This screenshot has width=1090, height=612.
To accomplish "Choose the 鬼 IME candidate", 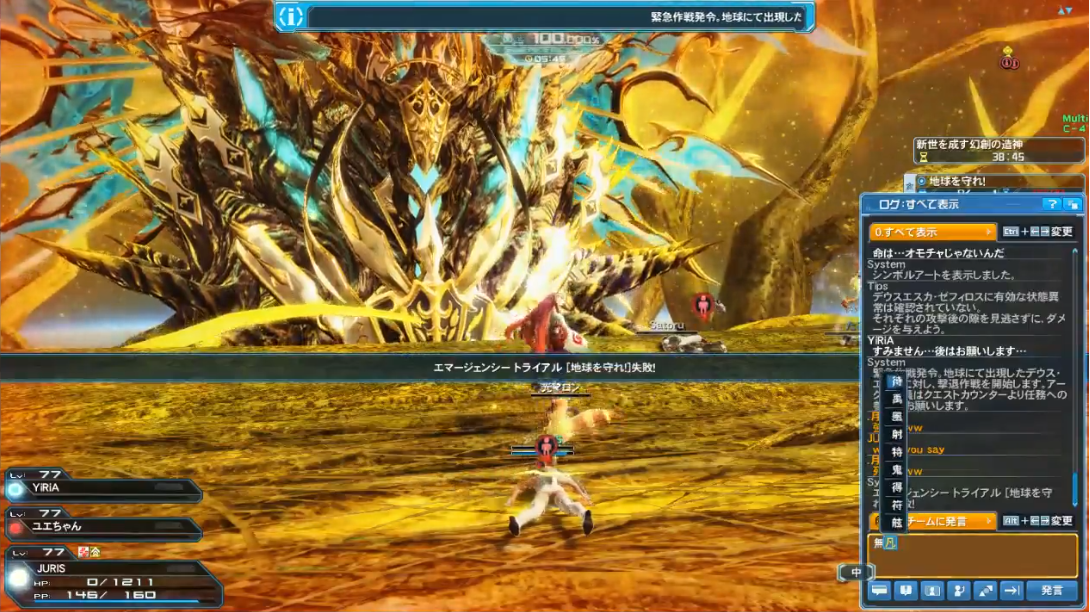I will [x=896, y=469].
